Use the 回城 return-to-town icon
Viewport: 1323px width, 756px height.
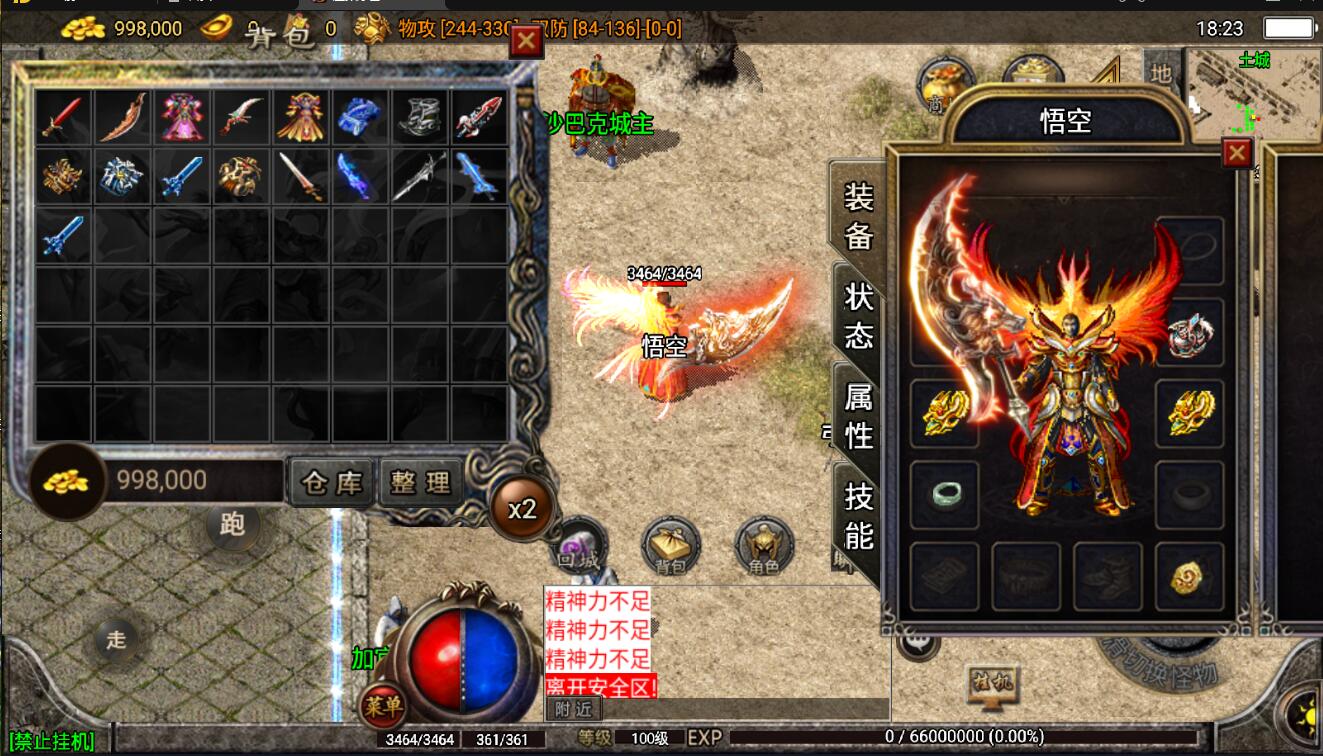tap(577, 547)
